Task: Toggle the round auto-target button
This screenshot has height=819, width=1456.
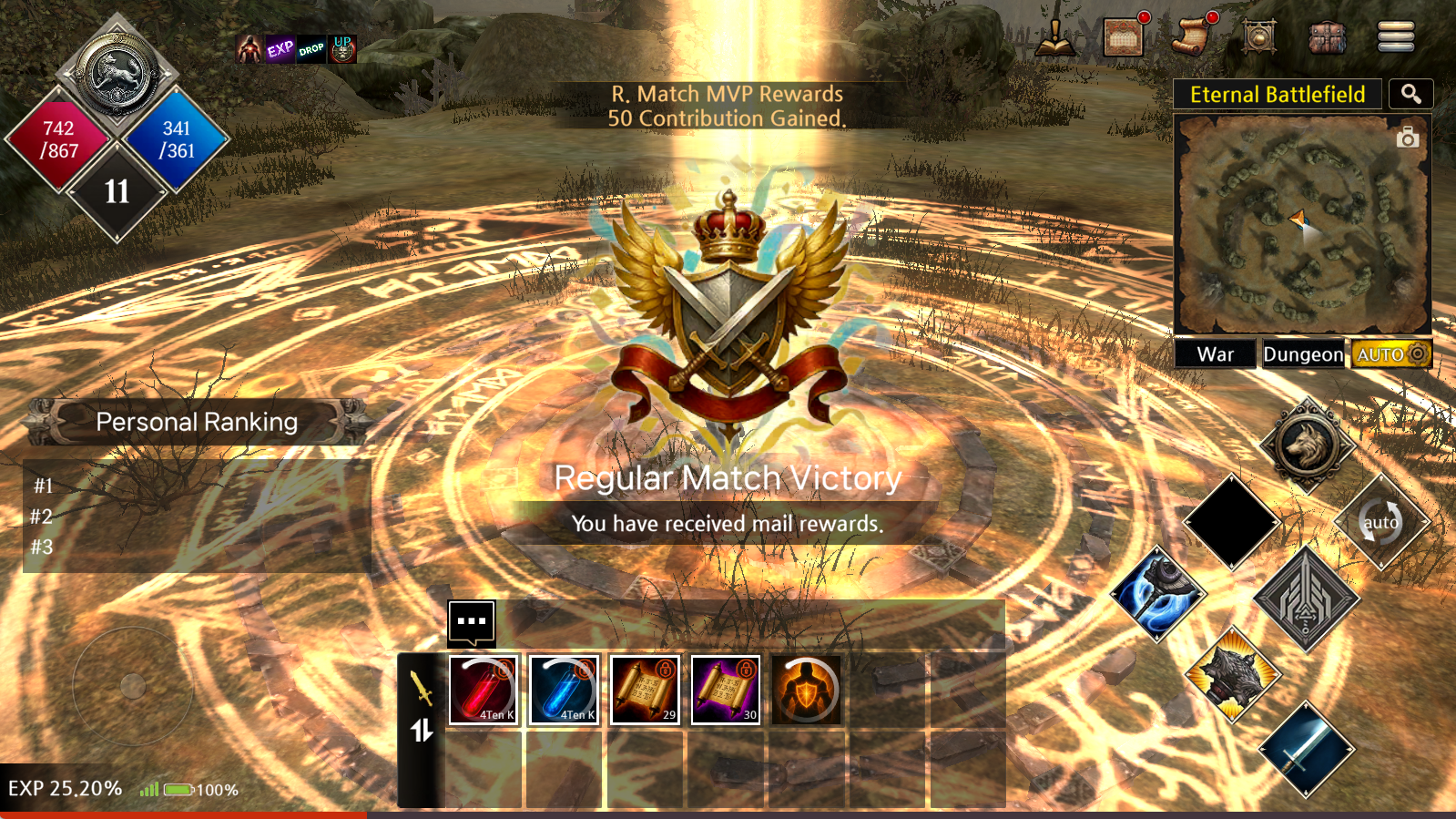Action: 1380,522
